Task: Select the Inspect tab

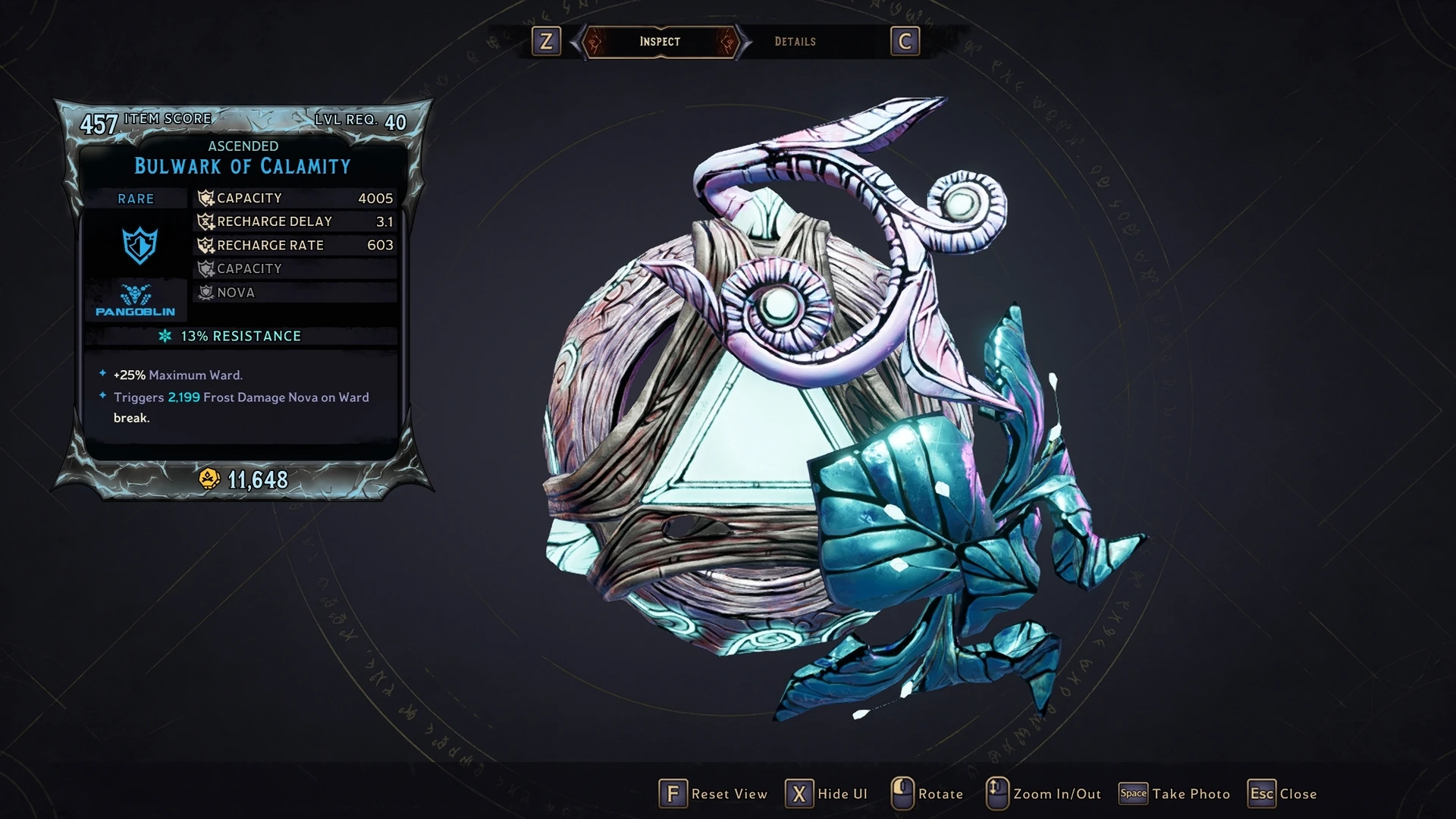Action: coord(660,42)
